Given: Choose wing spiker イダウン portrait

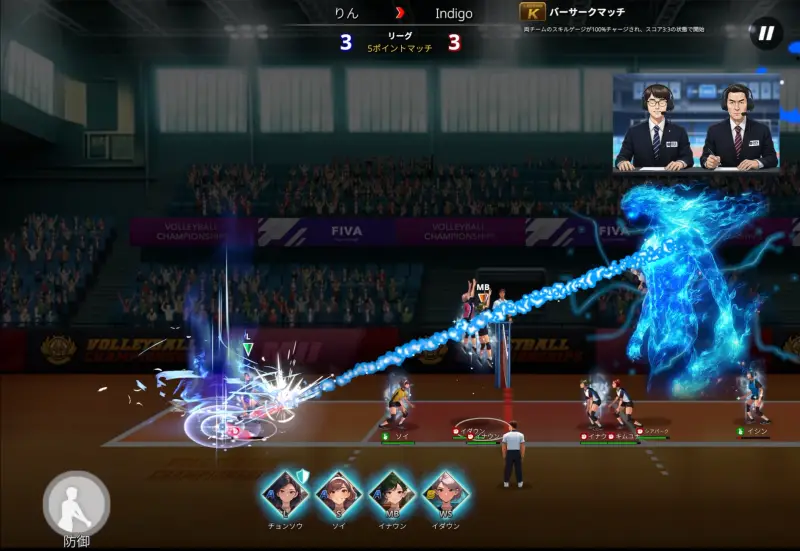Looking at the screenshot, I should [x=444, y=495].
